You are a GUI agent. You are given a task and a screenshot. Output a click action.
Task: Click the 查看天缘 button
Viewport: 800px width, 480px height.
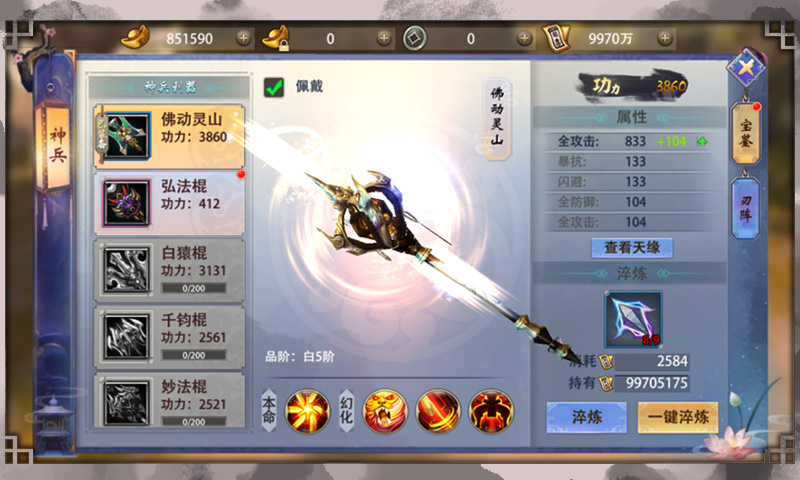point(632,247)
